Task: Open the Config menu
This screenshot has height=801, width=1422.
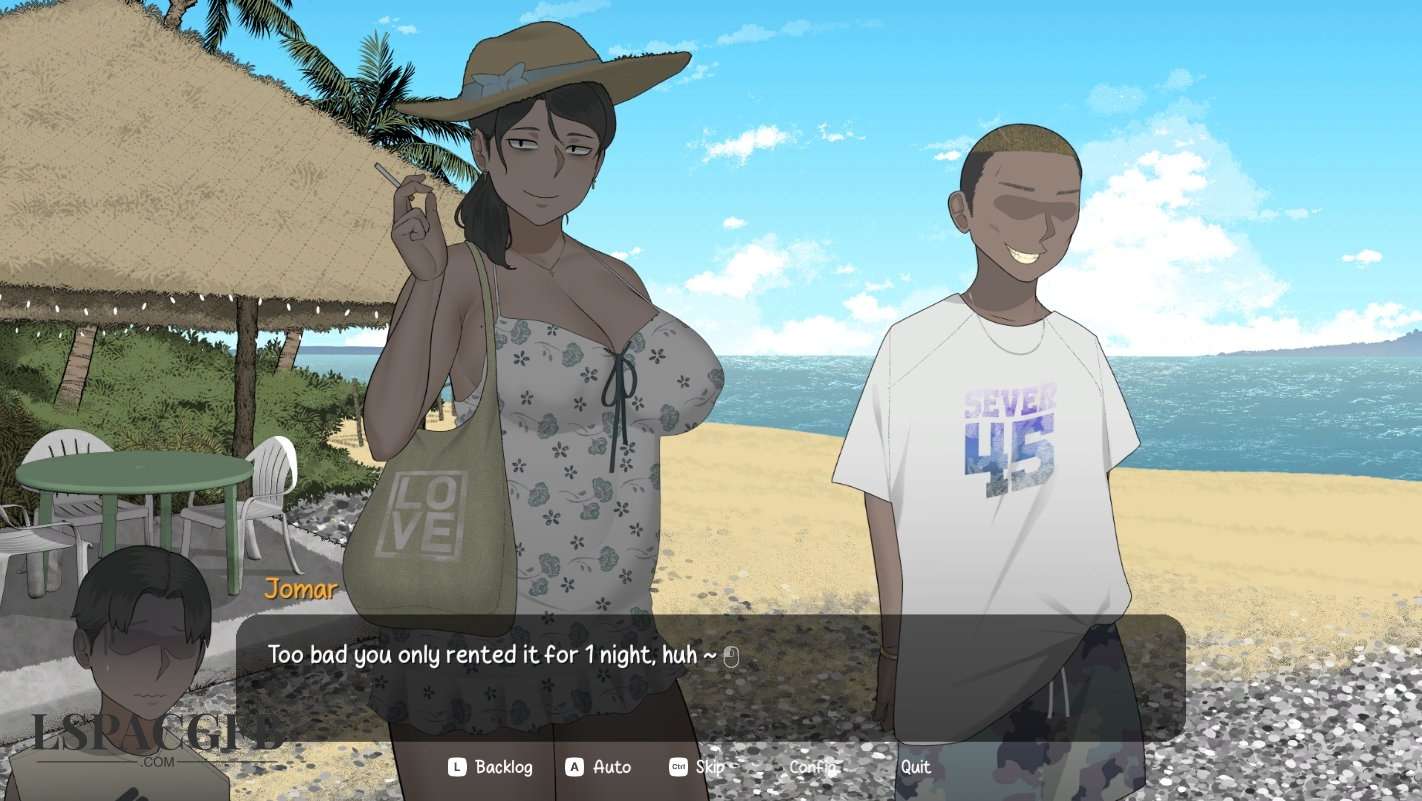Action: pos(812,767)
